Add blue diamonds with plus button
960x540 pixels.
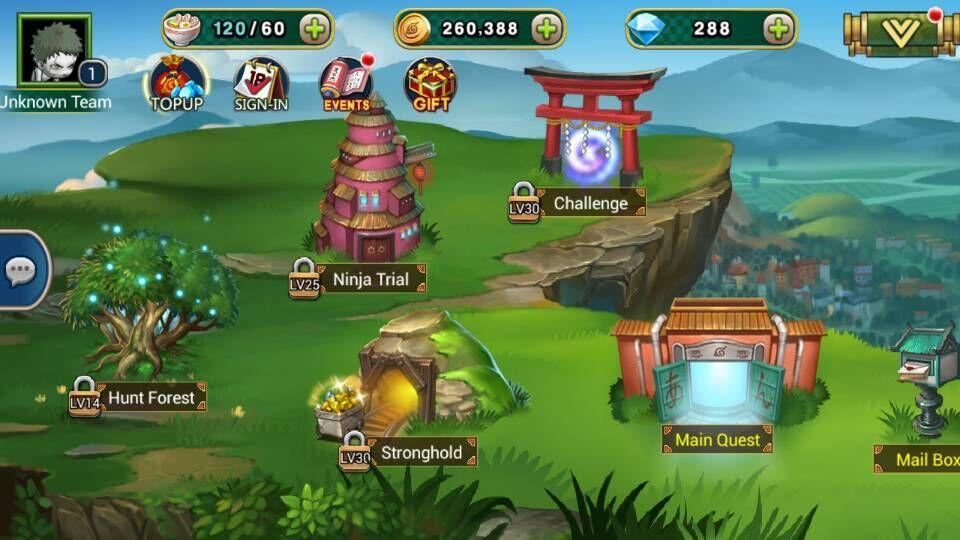(778, 29)
